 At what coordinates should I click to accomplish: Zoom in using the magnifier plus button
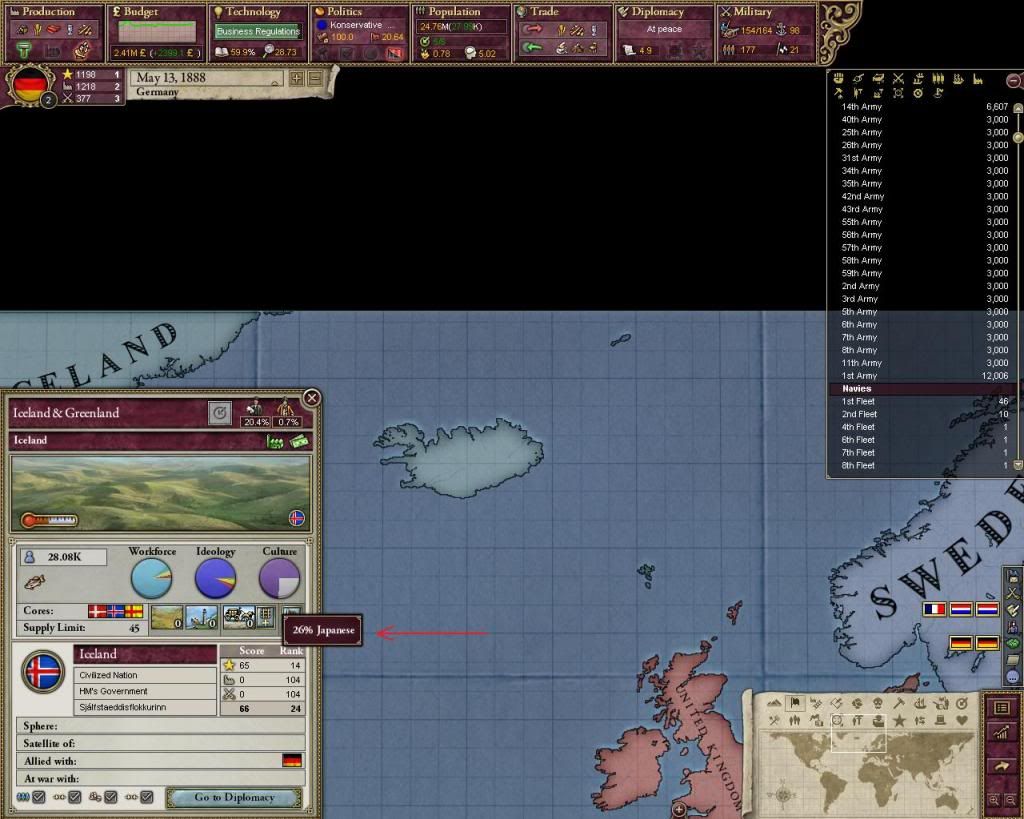(993, 800)
